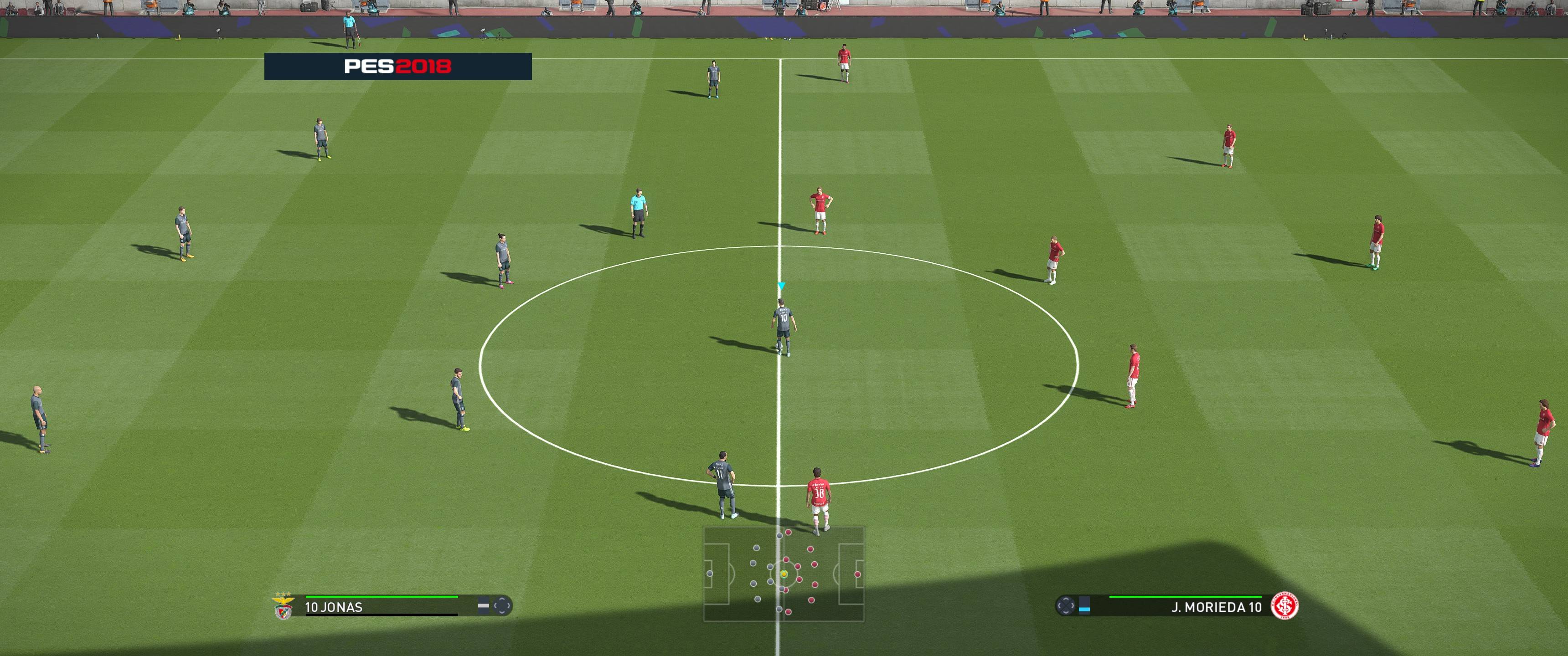This screenshot has height=656, width=1568.
Task: Click the PES 2018 logo banner
Action: [397, 67]
